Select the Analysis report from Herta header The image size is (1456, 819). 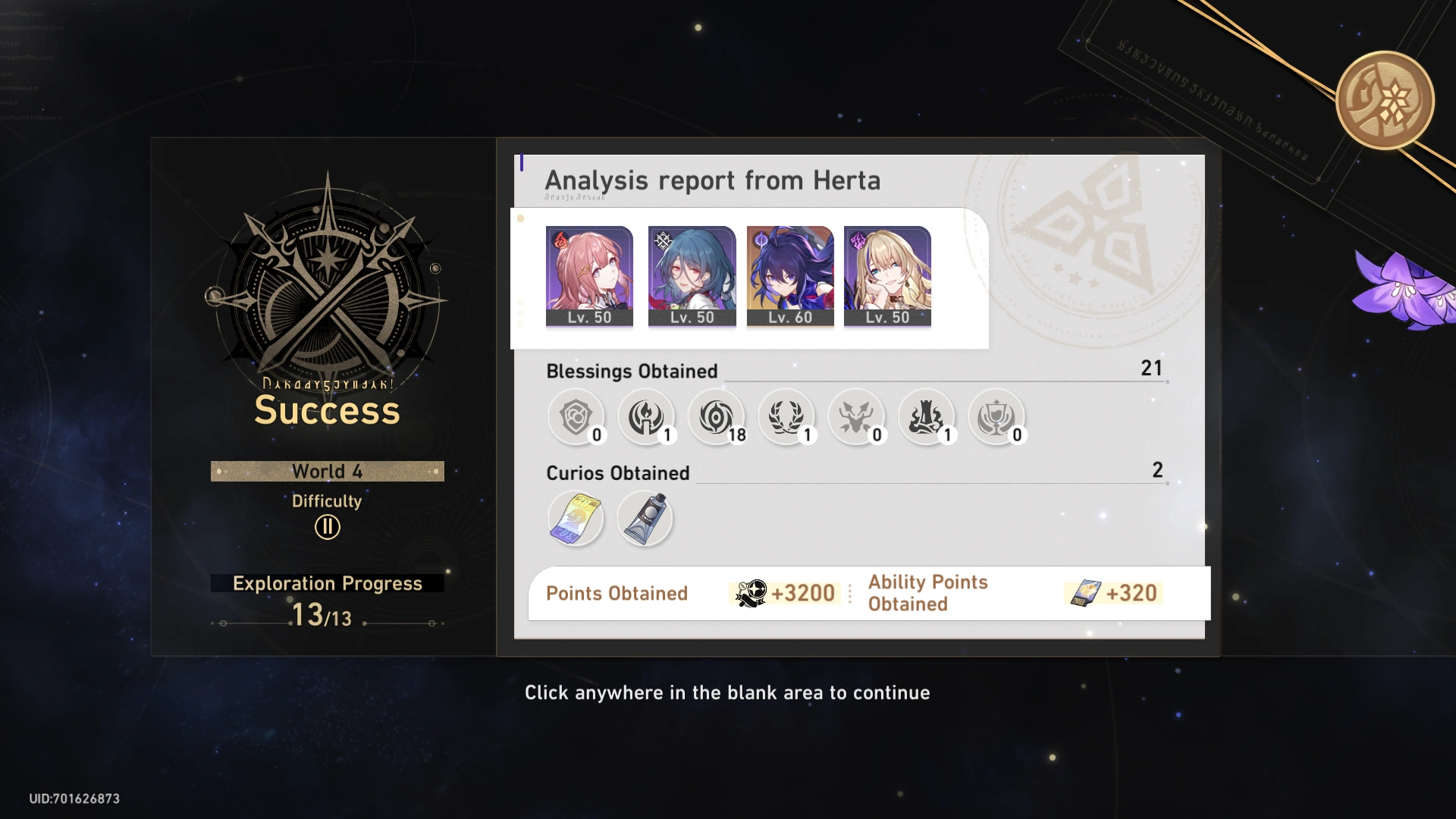pos(713,180)
